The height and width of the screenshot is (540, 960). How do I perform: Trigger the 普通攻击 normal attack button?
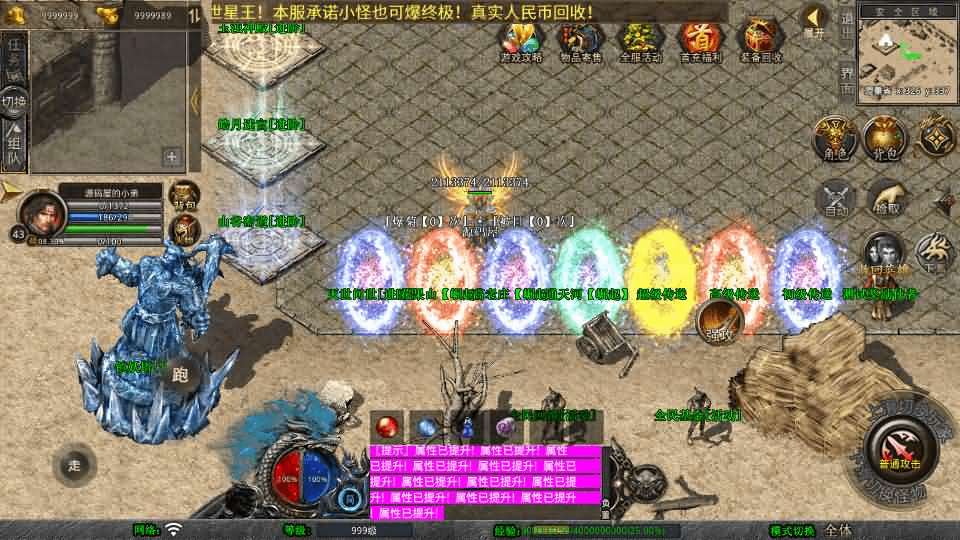tap(895, 447)
